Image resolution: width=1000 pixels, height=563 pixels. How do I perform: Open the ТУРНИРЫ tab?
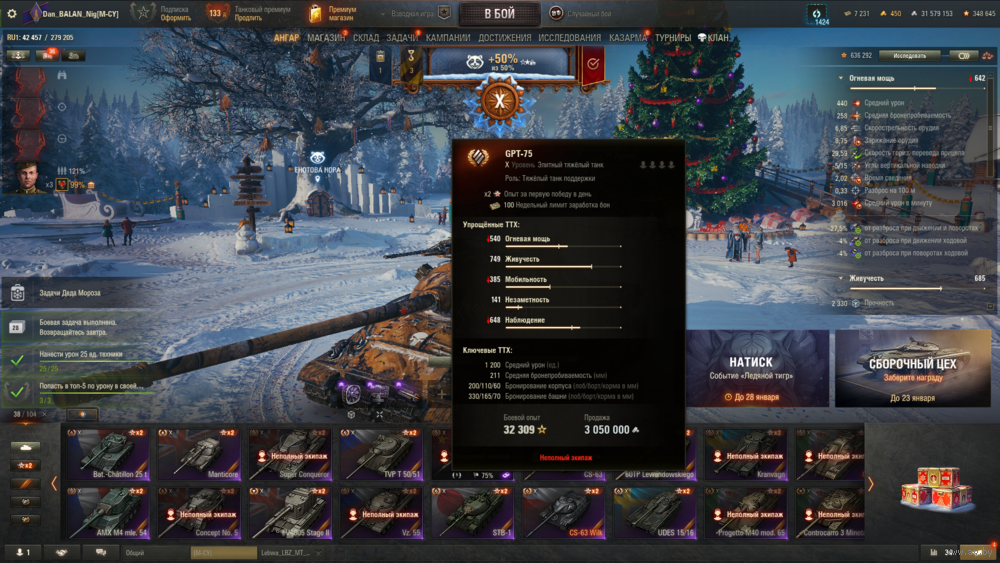[673, 38]
